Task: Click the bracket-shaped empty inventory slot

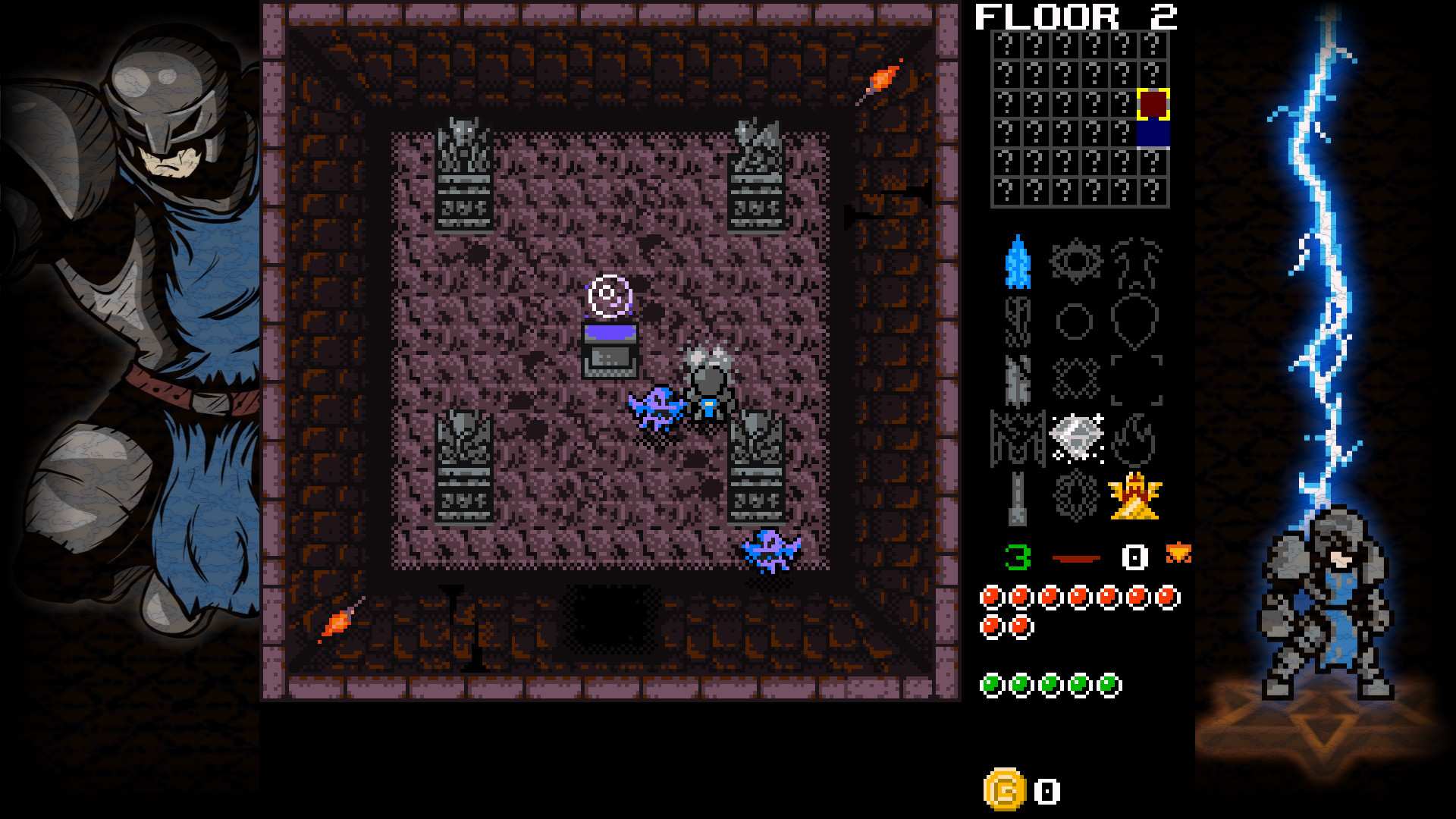Action: [x=1136, y=379]
